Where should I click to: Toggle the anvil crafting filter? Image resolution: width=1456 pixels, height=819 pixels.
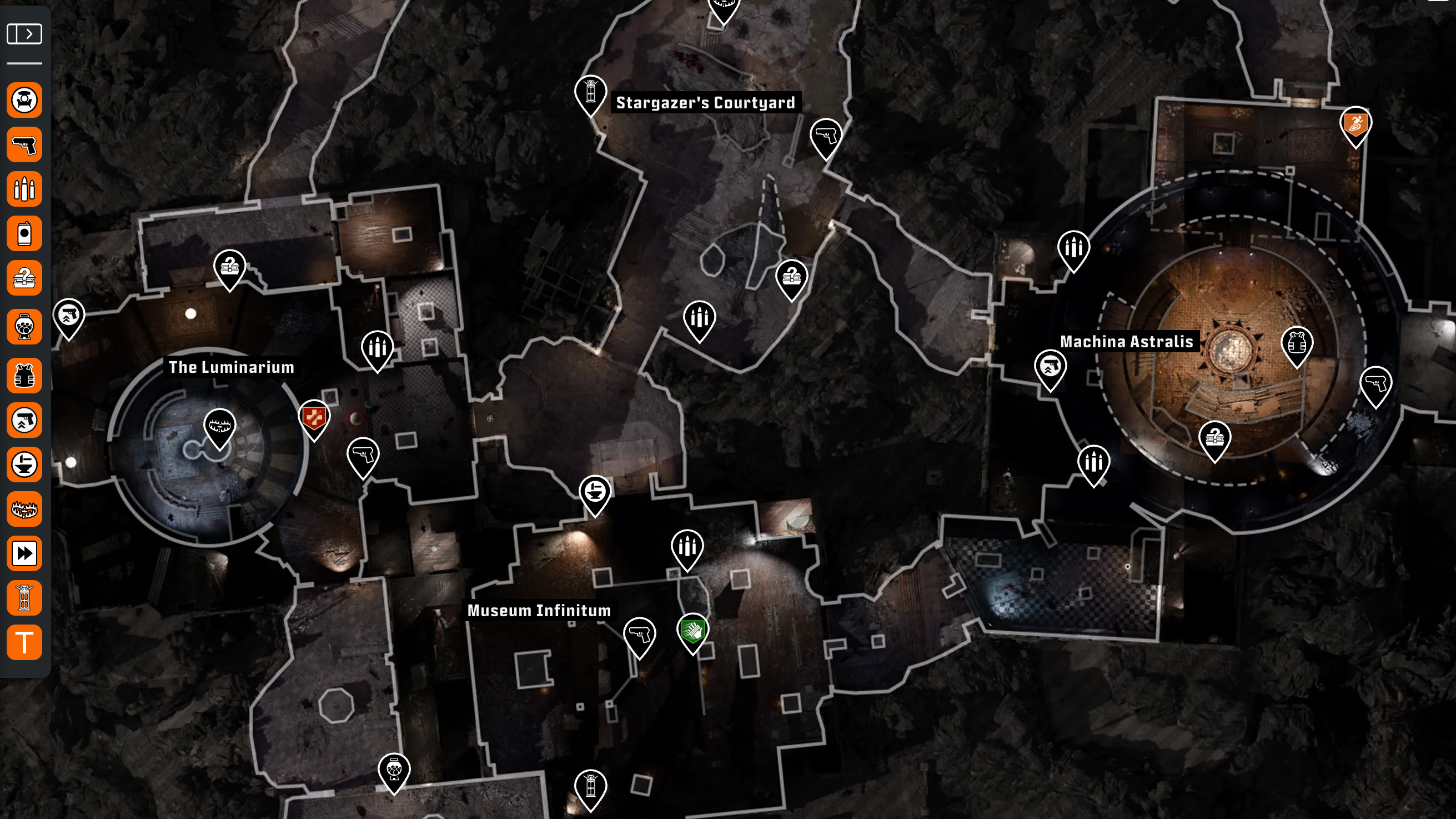(x=24, y=465)
